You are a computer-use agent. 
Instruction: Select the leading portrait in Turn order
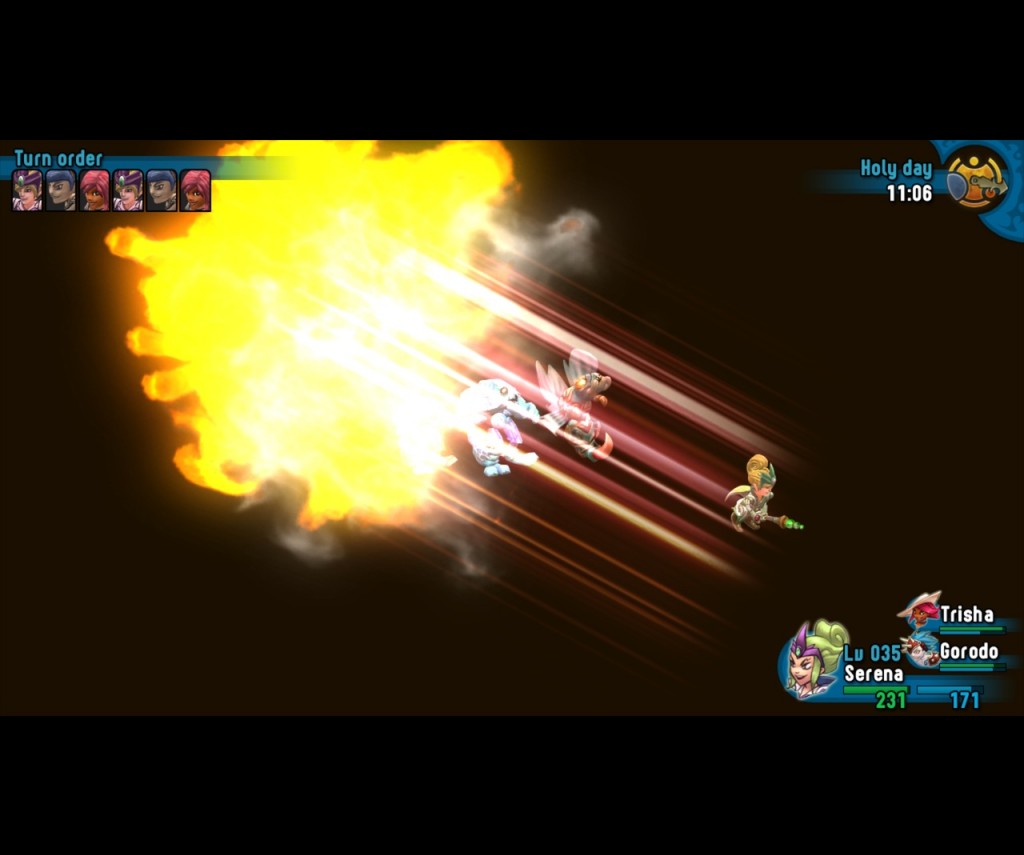(x=27, y=190)
